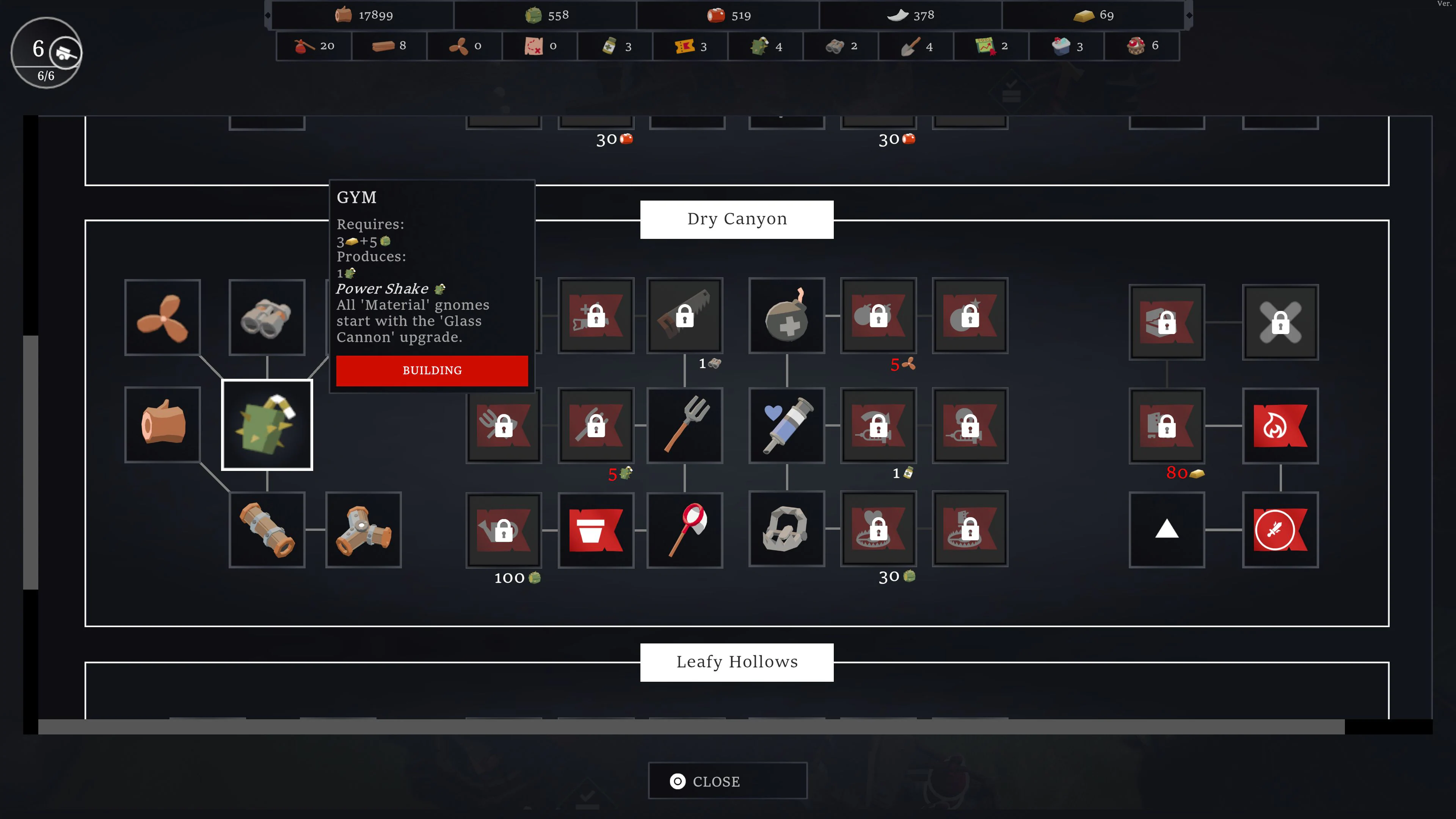Screen dimensions: 1456x819
Task: Click the Dry Canyon region header
Action: pyautogui.click(x=736, y=219)
